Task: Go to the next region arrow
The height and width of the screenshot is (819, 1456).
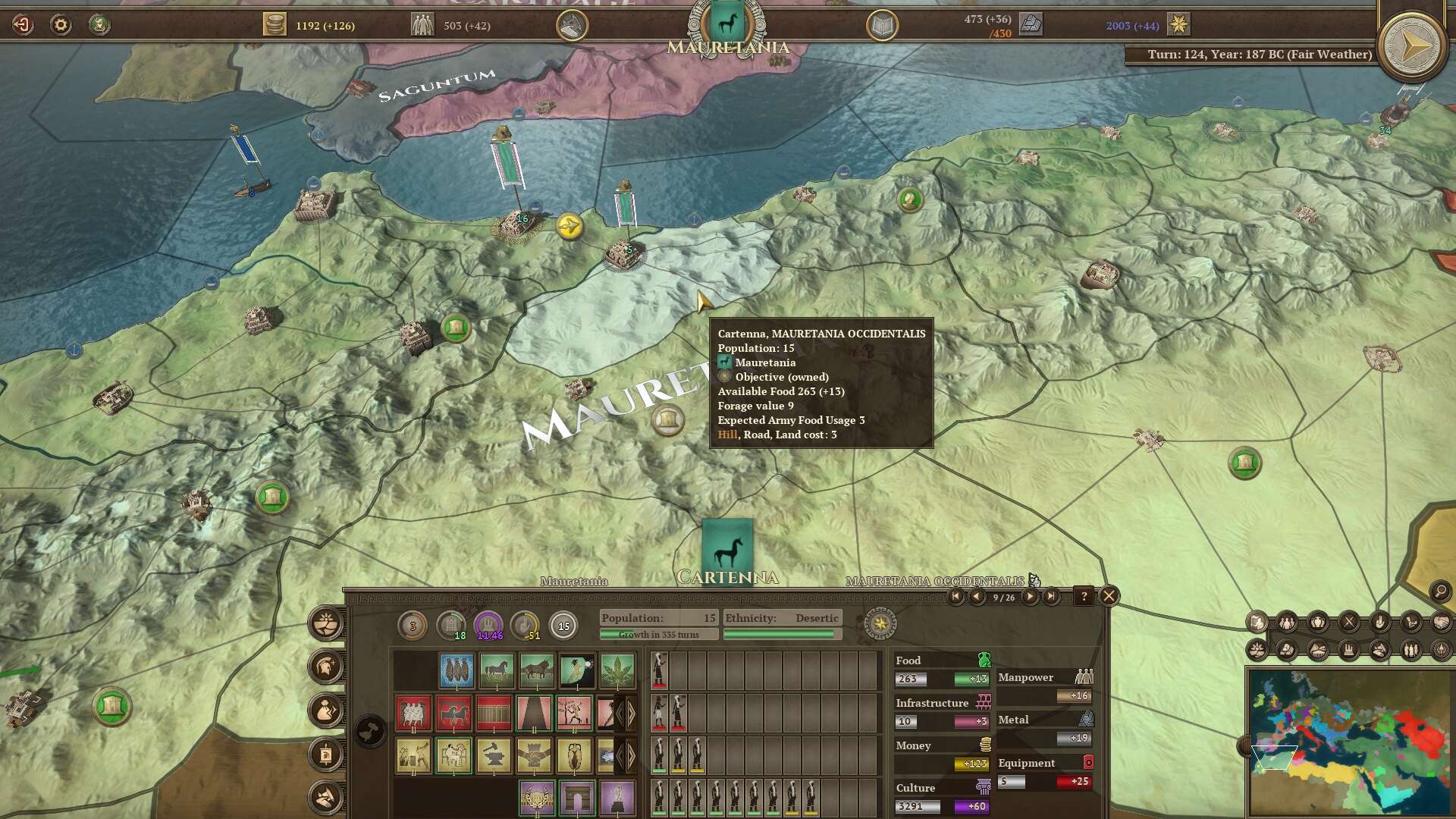Action: click(x=1030, y=597)
